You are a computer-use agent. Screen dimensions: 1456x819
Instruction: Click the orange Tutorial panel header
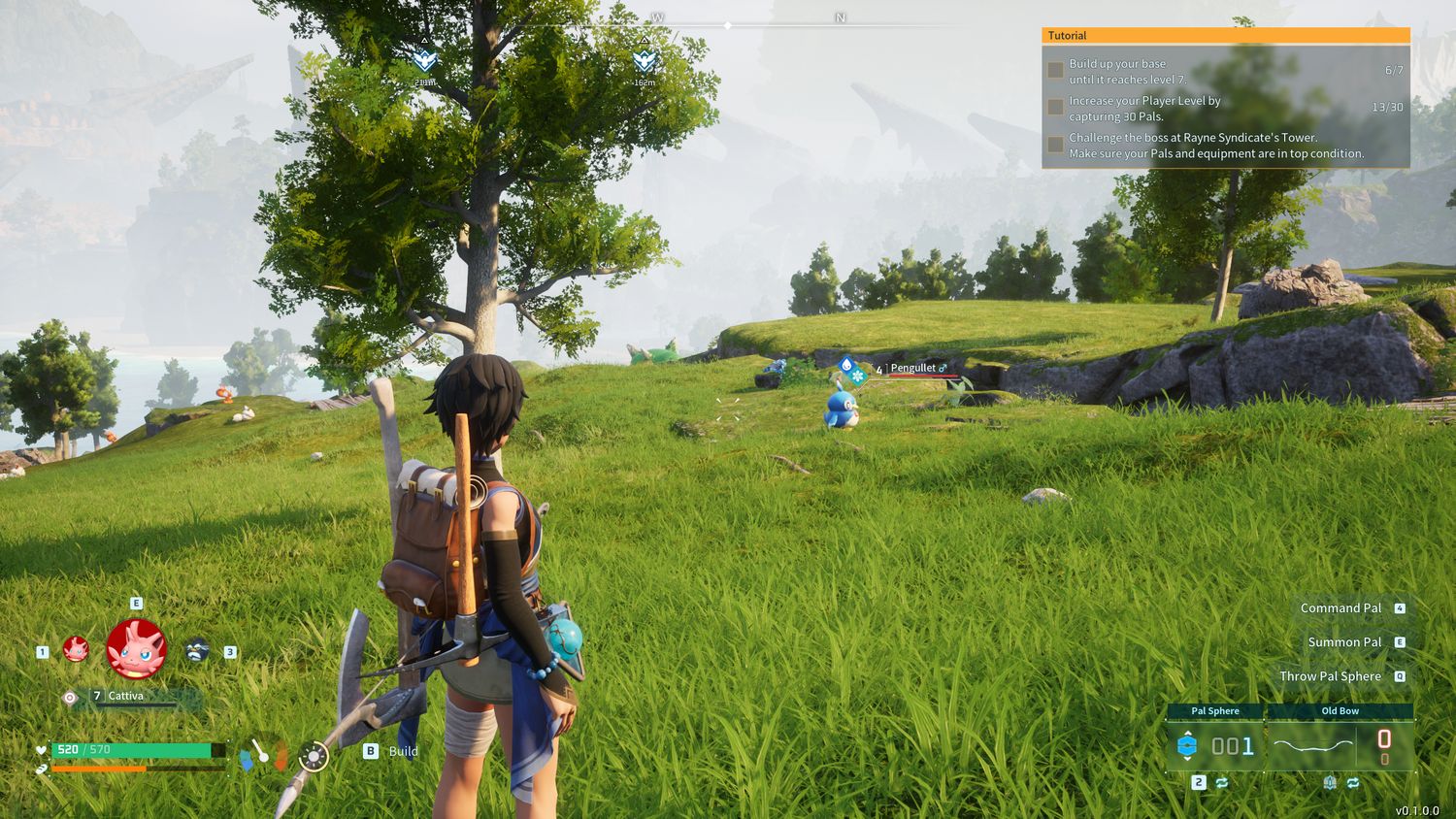(x=1225, y=36)
